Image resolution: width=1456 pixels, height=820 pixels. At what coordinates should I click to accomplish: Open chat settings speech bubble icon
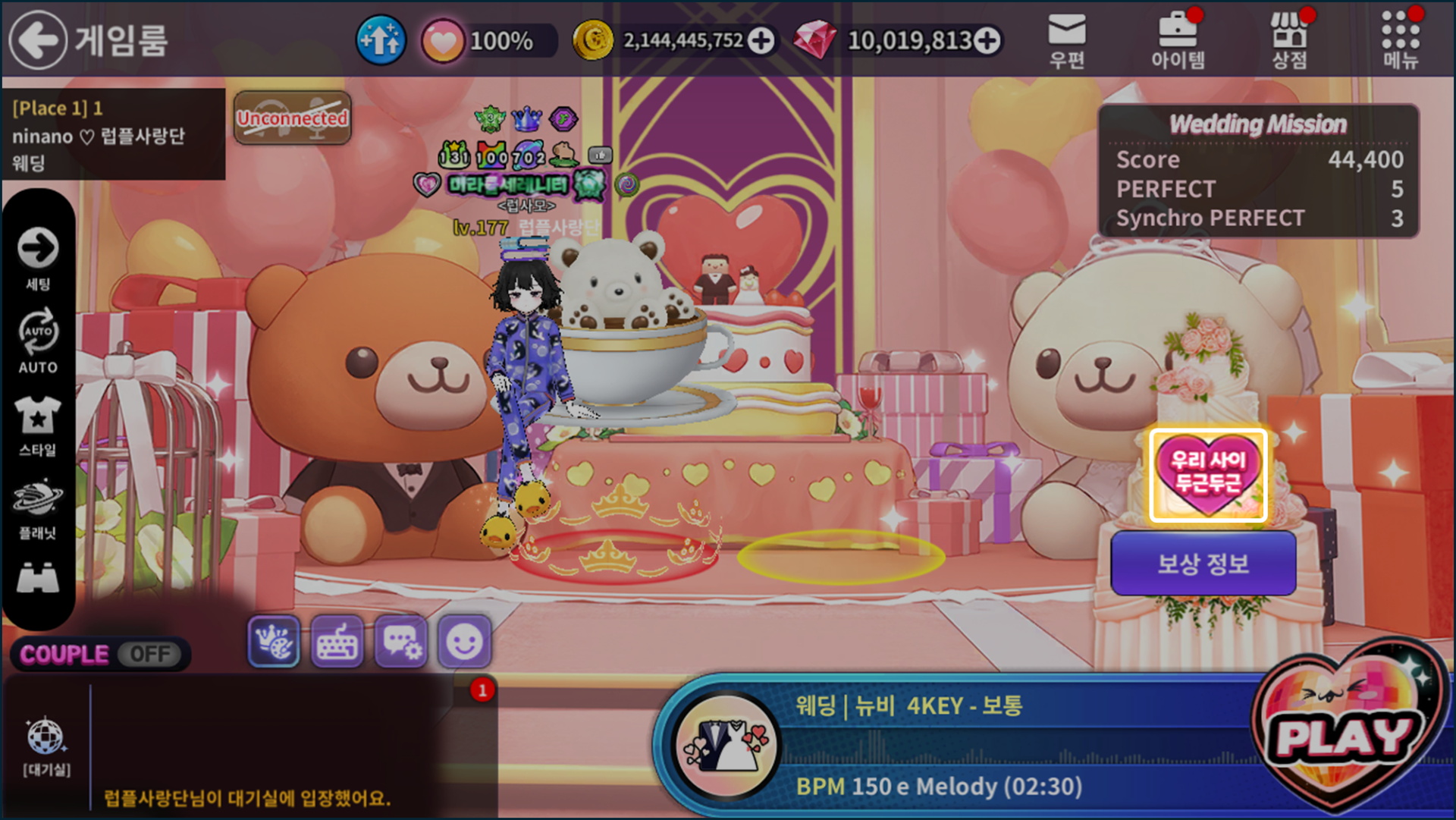(x=401, y=642)
